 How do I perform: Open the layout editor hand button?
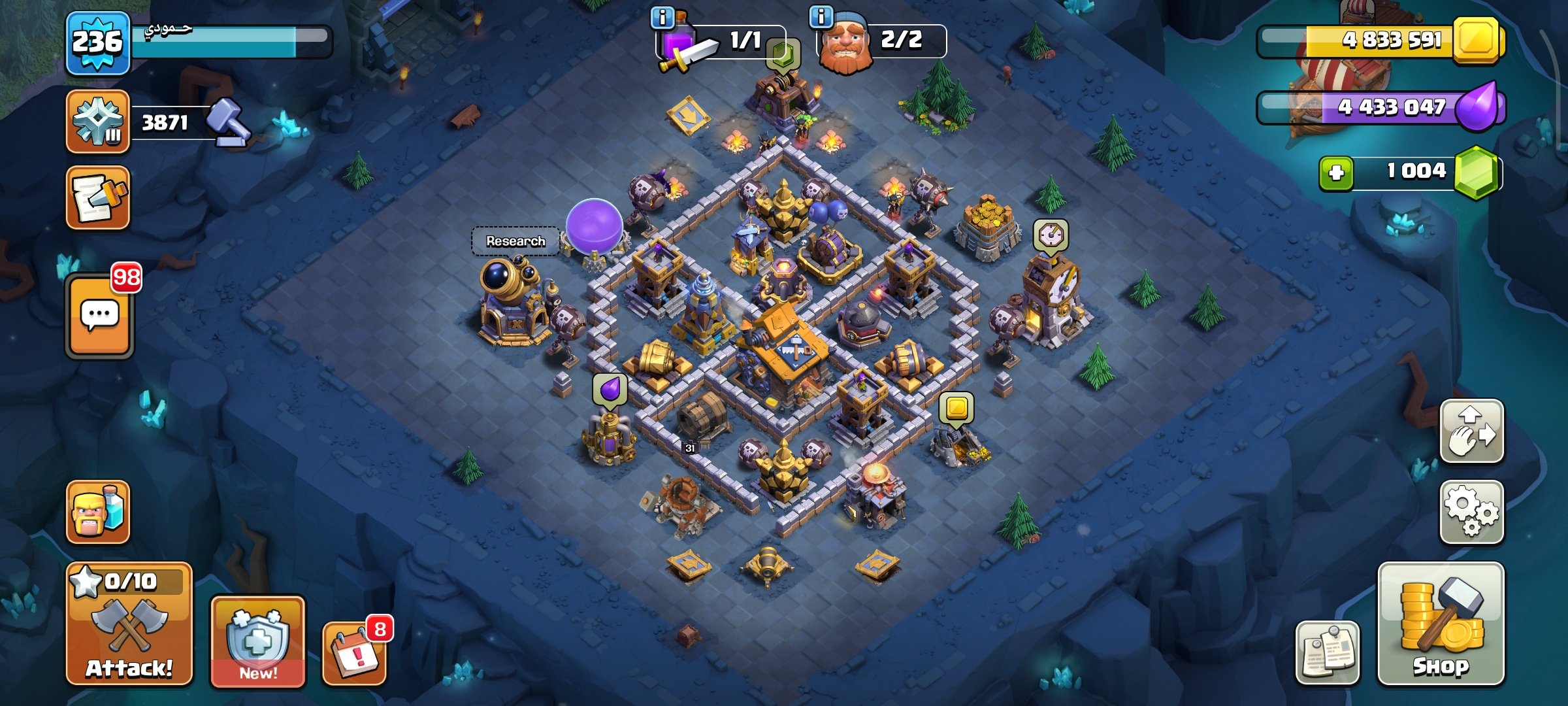point(1472,431)
